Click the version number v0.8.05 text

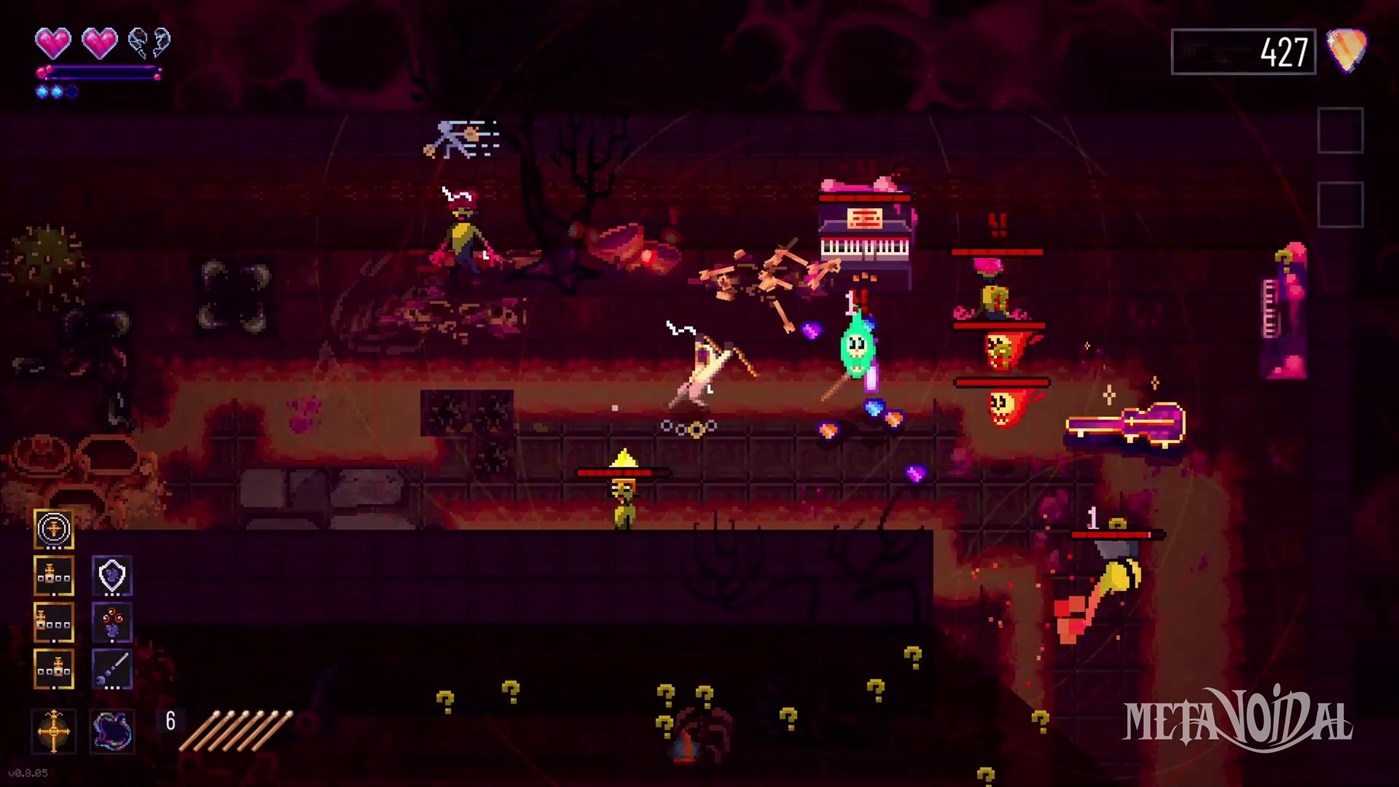(30, 772)
